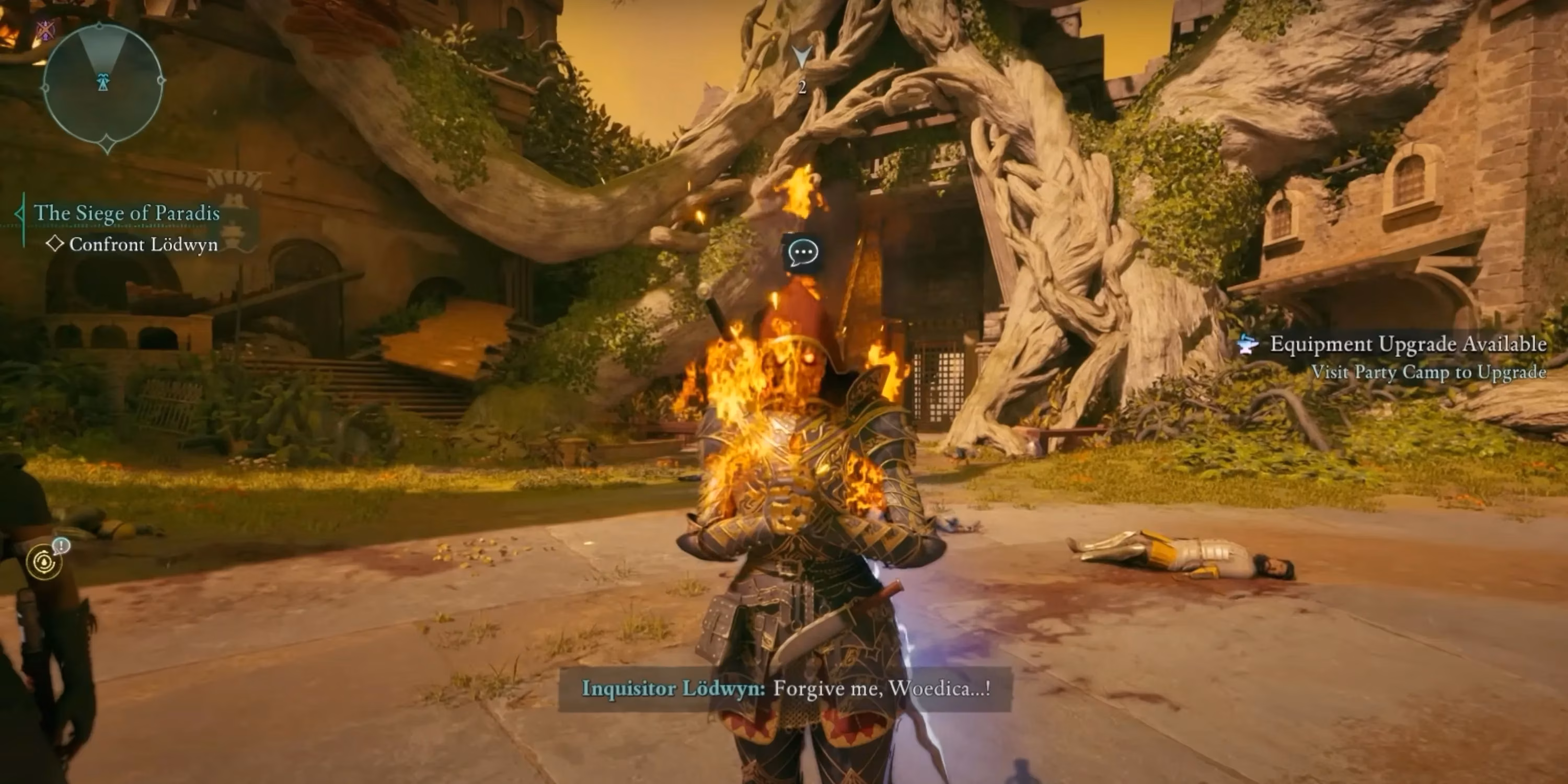Open the Equipment Upgrade Available notification

1406,344
